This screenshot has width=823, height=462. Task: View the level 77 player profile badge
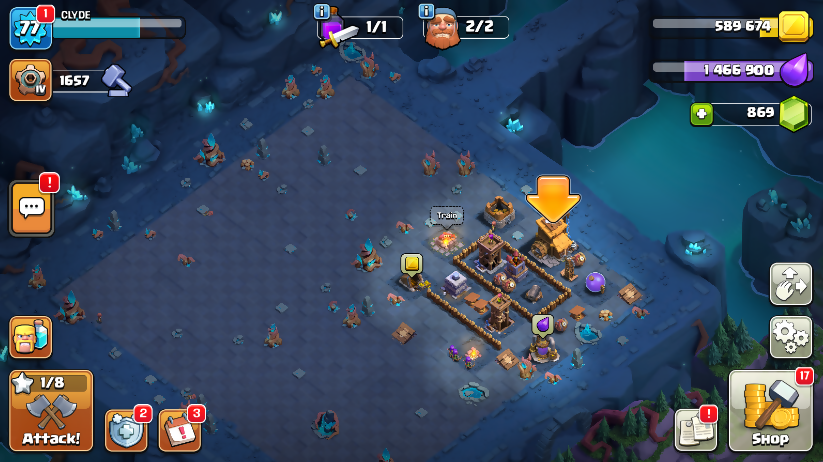coord(30,28)
